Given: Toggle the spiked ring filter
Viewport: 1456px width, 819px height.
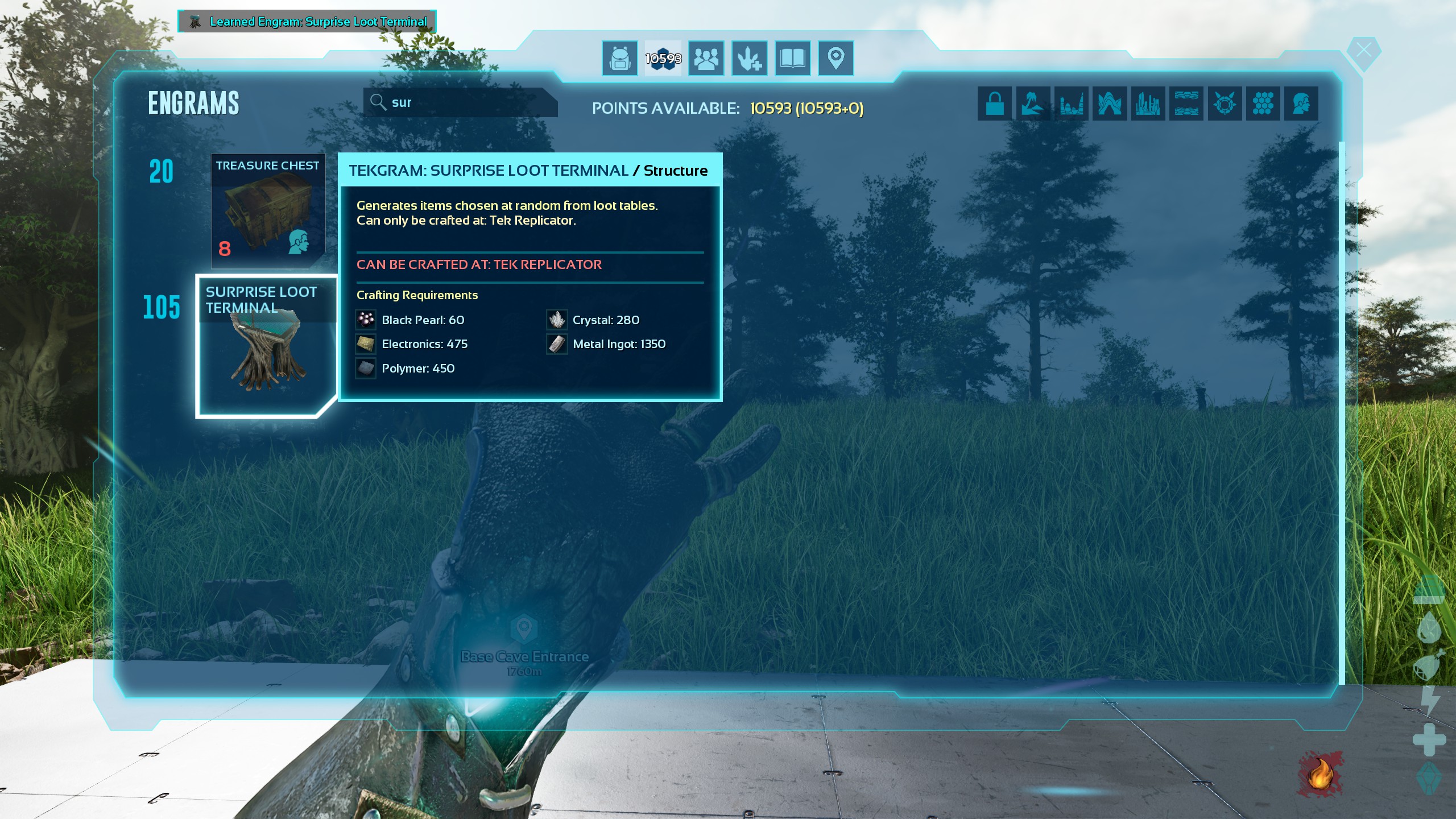Looking at the screenshot, I should click(x=1225, y=104).
